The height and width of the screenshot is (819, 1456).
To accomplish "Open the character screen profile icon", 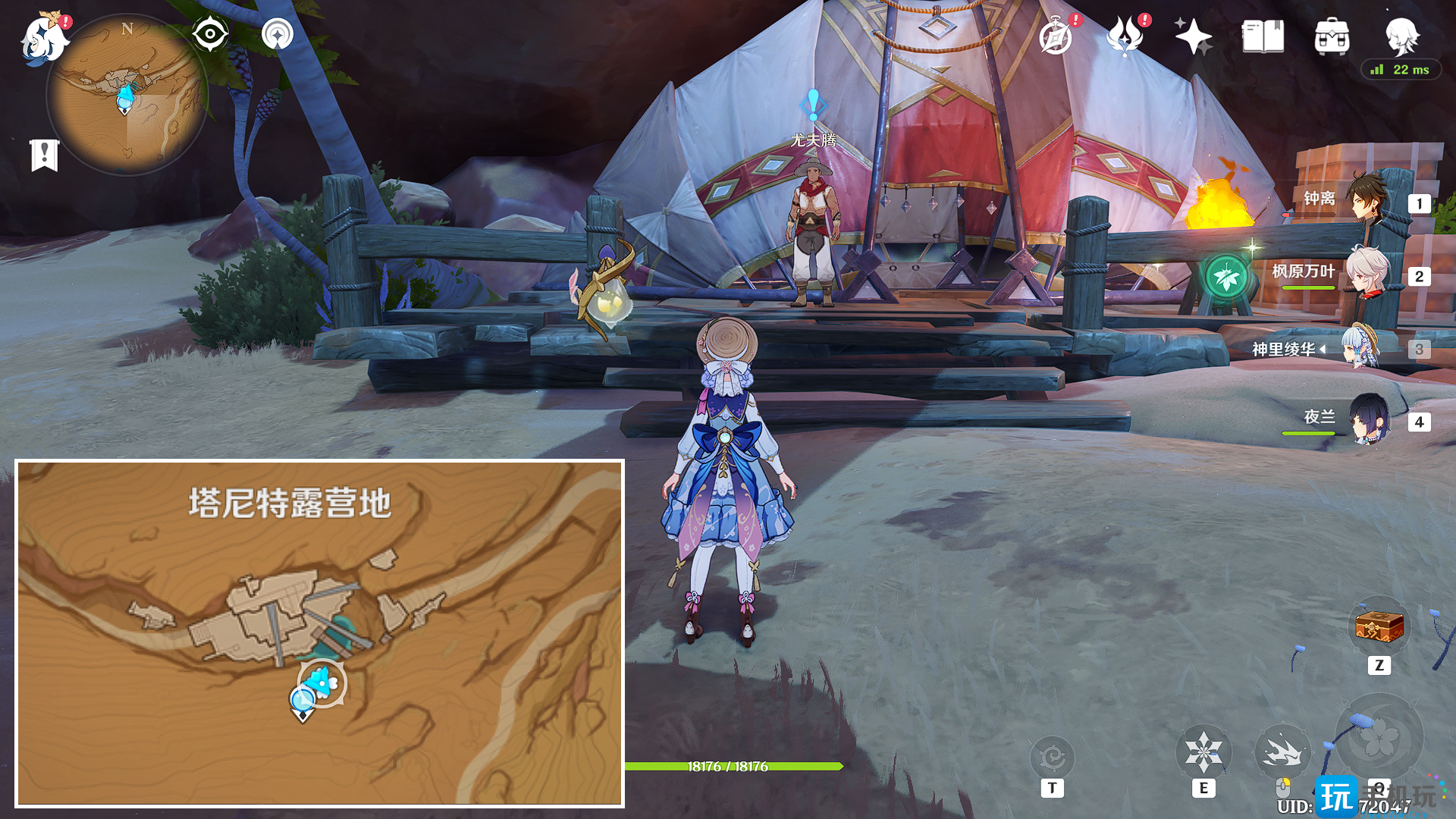I will (x=1401, y=35).
